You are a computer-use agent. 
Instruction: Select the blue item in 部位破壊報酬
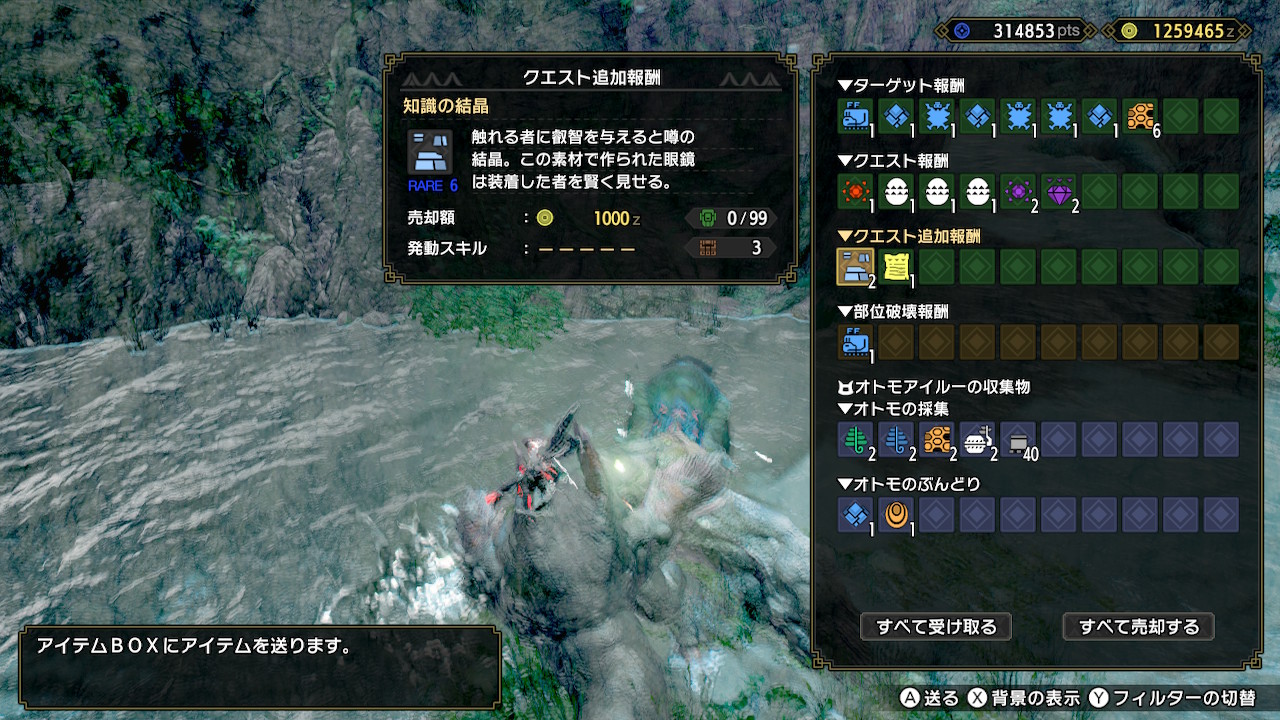(x=855, y=342)
